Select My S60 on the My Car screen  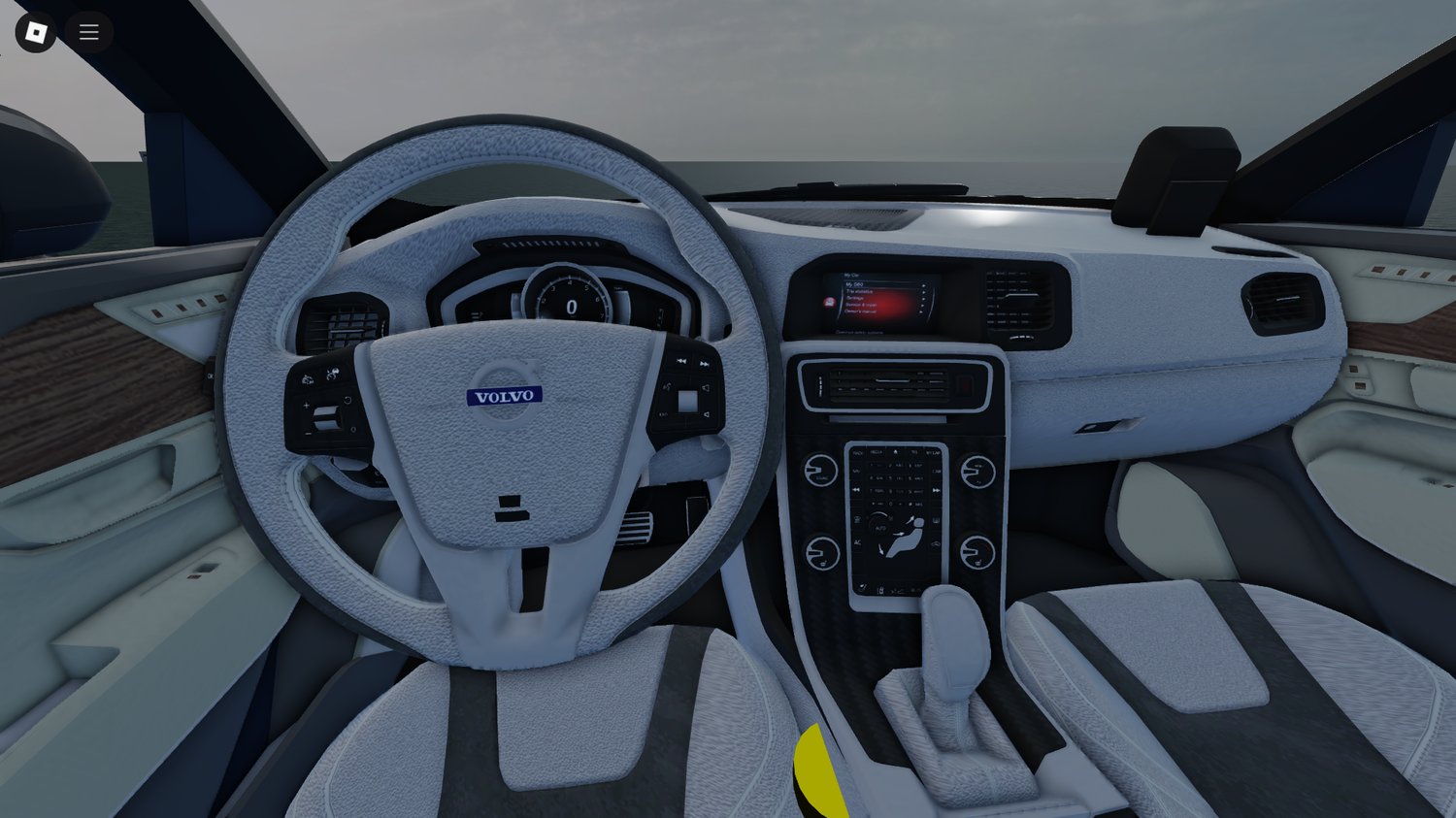[854, 284]
